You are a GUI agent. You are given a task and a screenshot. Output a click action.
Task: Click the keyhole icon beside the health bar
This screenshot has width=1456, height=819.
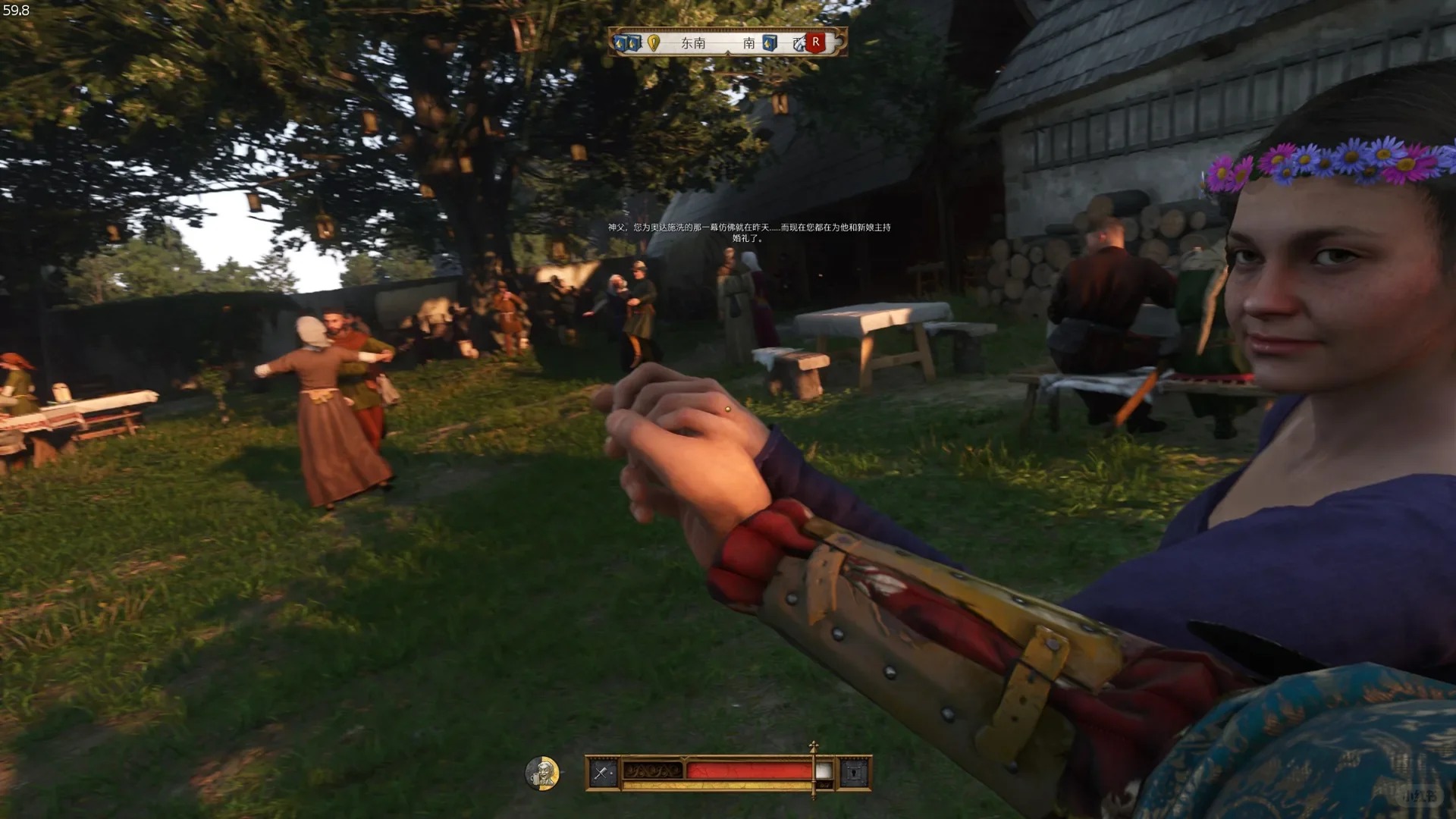[854, 773]
